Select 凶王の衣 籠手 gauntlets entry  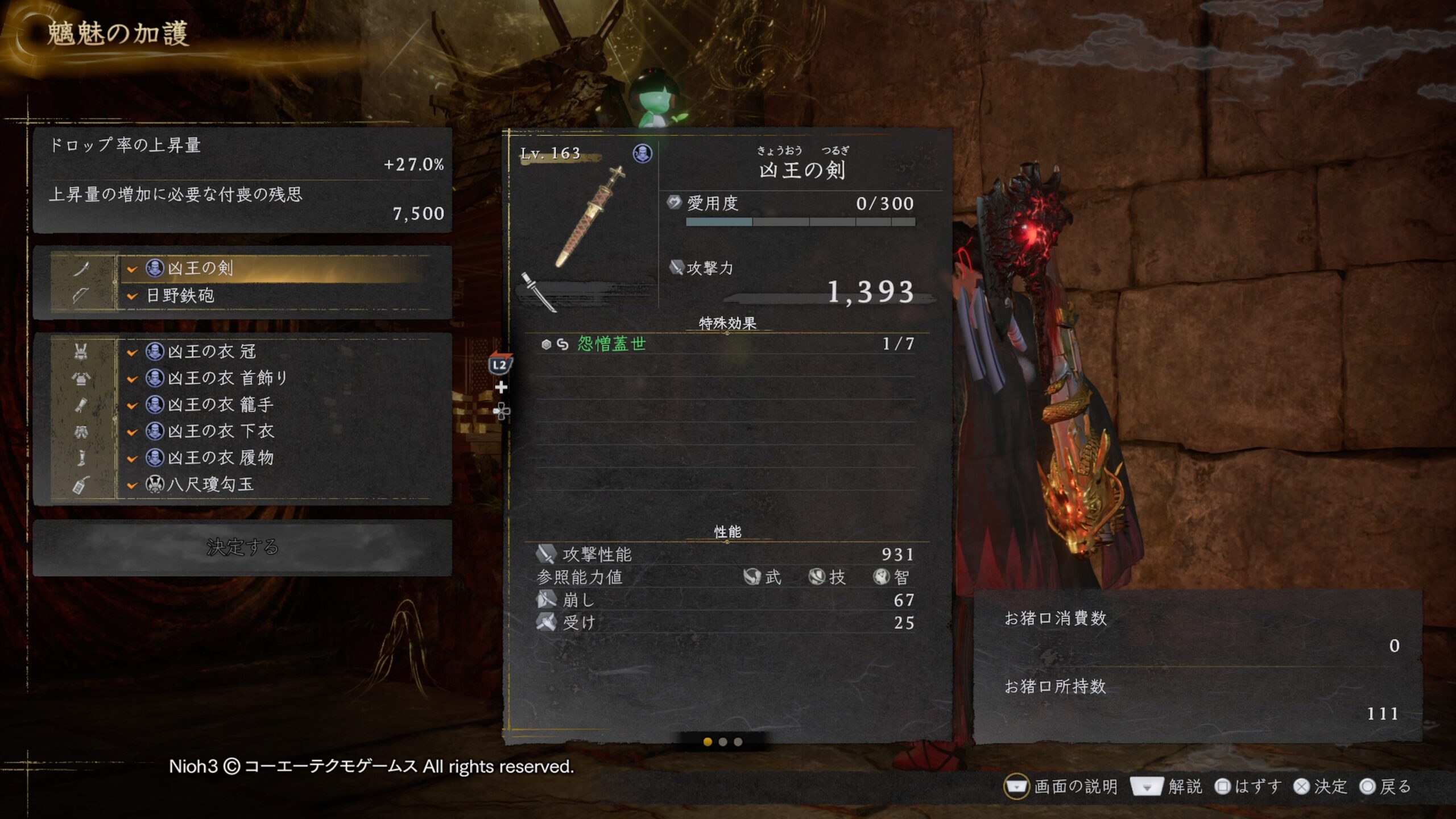coord(273,404)
